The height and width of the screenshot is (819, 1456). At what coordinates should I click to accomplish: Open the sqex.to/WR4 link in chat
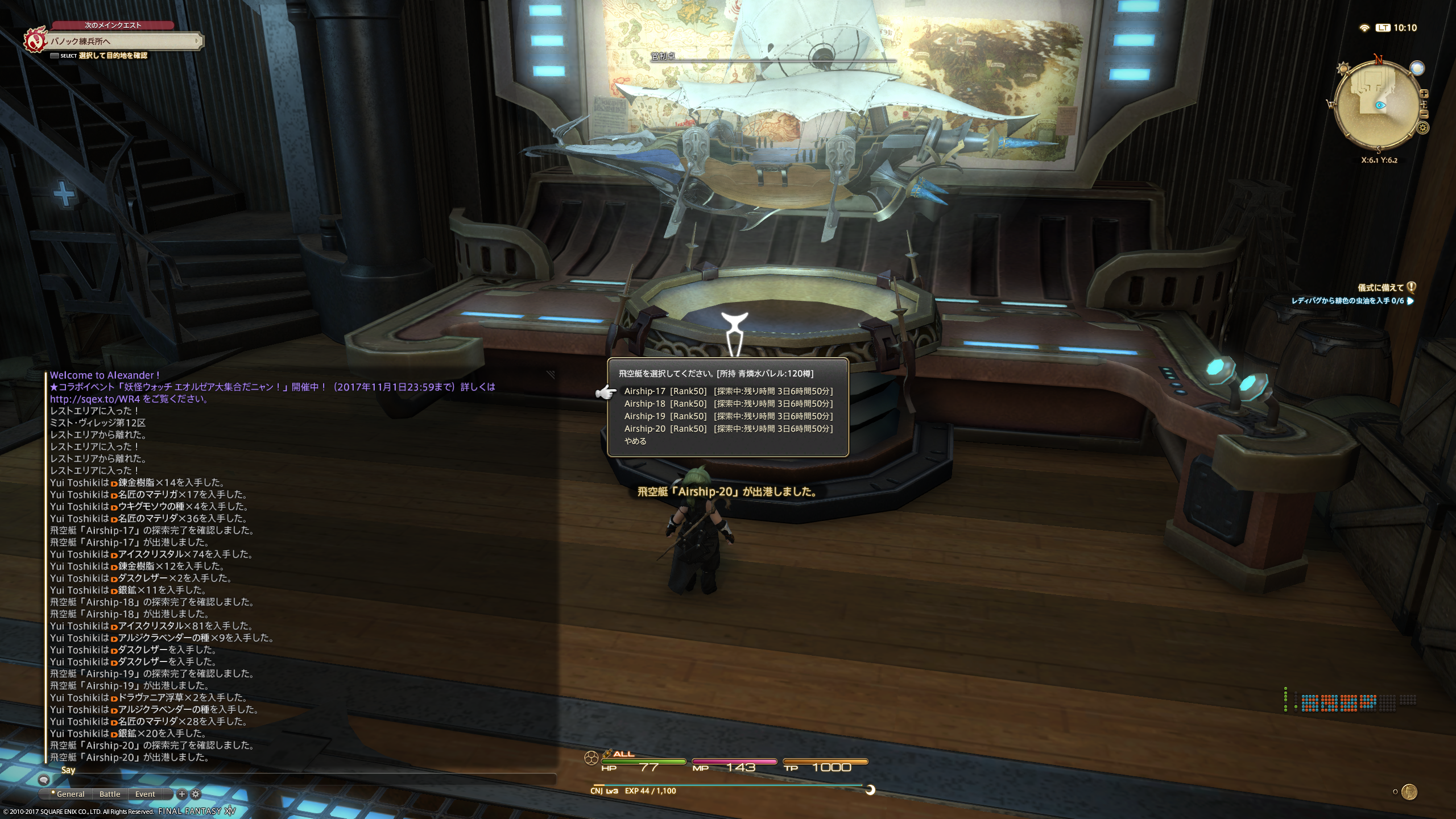pos(94,399)
